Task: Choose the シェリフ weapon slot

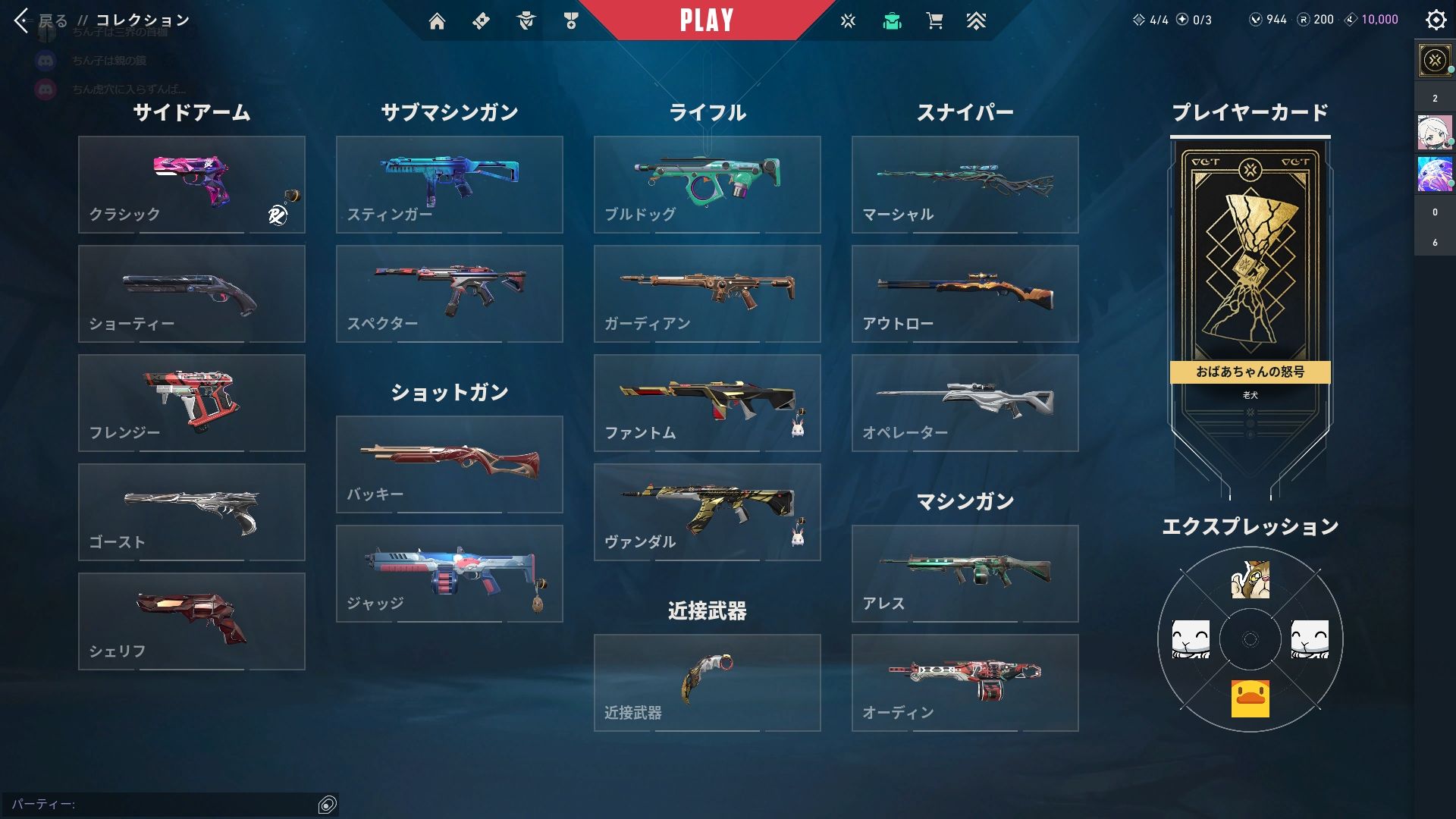Action: [191, 621]
